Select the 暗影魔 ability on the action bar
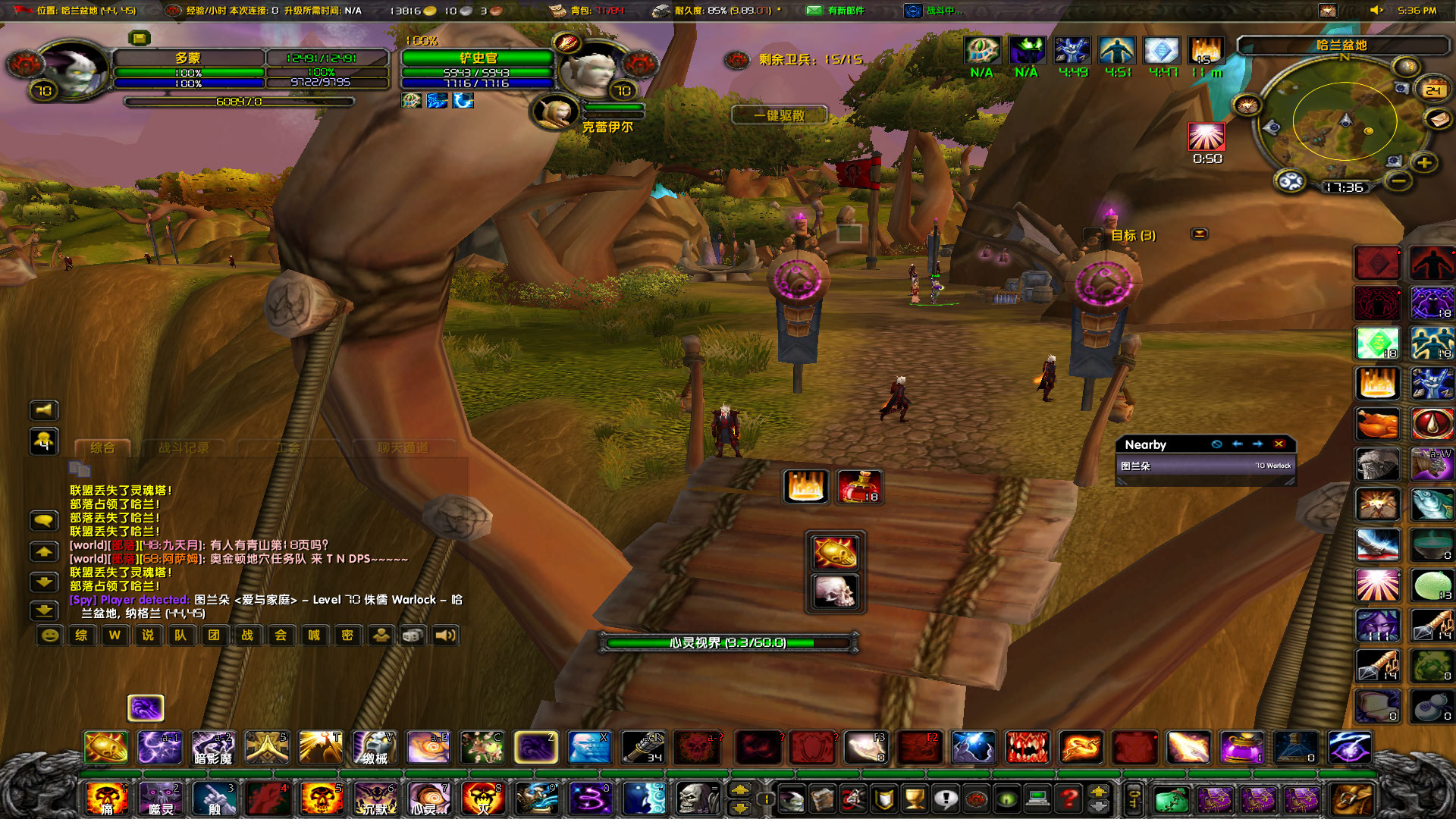Screen dimensions: 1456x819 coord(213,748)
